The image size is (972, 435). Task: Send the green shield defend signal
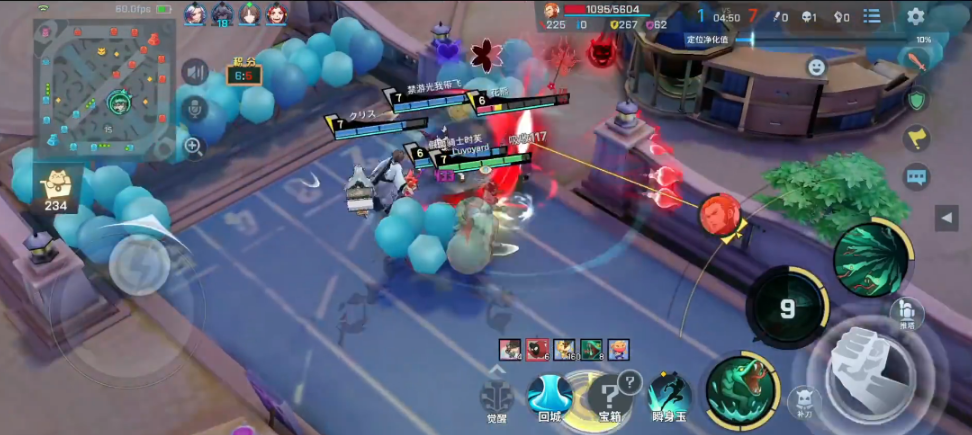(x=916, y=99)
